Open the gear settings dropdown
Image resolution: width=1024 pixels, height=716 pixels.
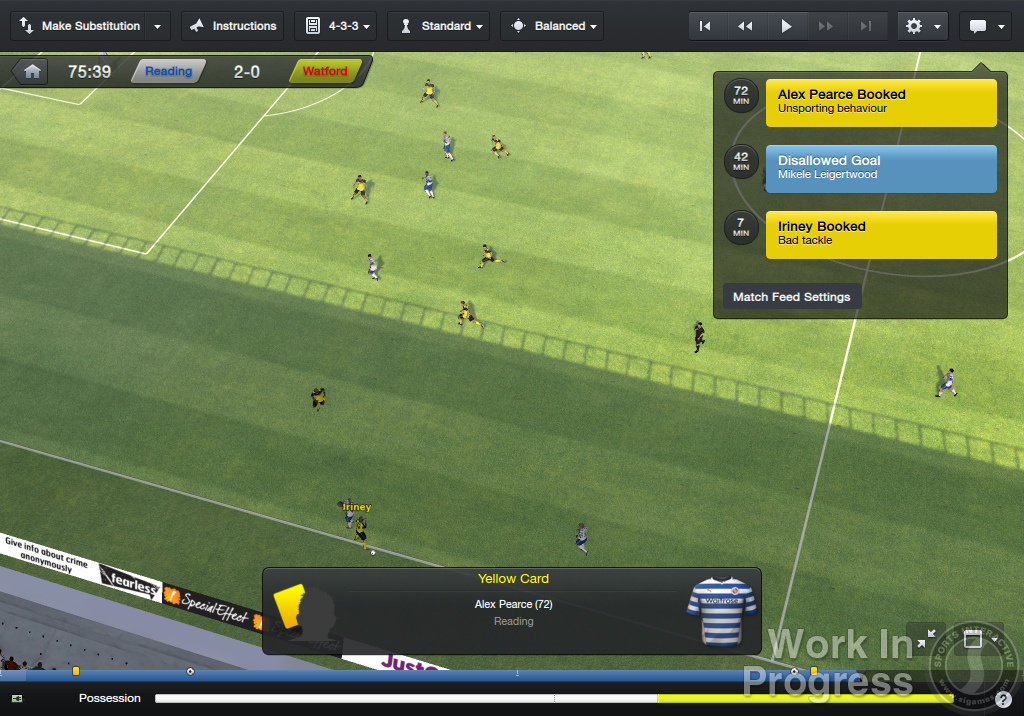[x=922, y=26]
